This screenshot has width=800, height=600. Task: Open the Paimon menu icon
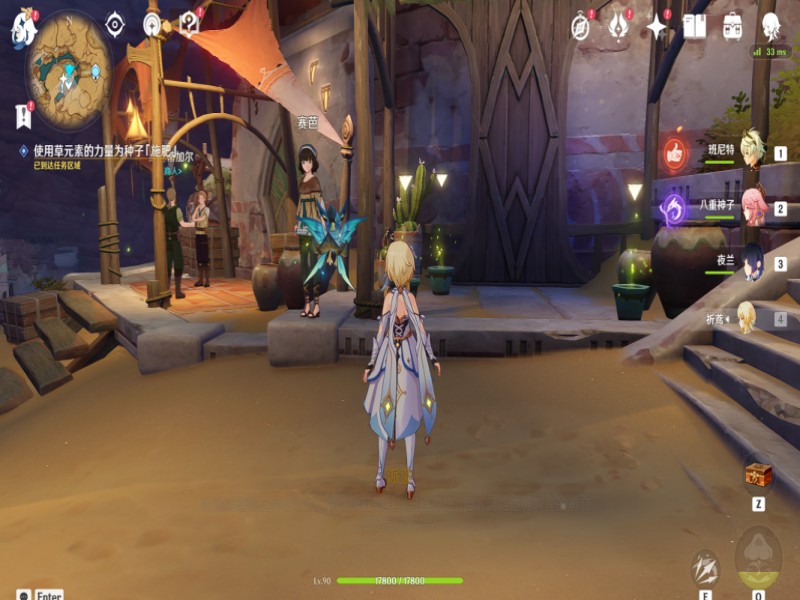tap(23, 30)
